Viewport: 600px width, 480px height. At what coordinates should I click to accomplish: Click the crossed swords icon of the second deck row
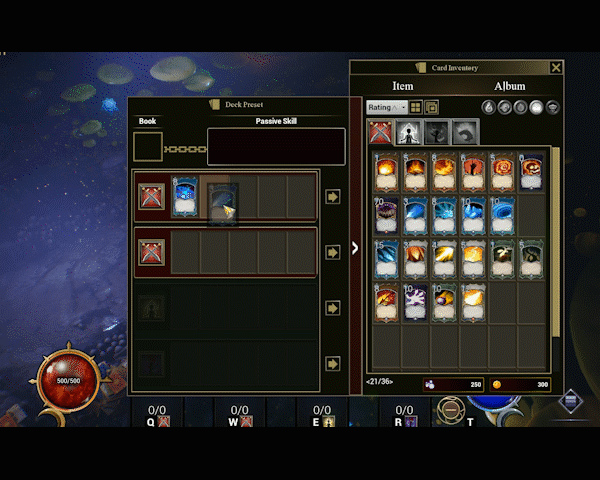(x=151, y=252)
